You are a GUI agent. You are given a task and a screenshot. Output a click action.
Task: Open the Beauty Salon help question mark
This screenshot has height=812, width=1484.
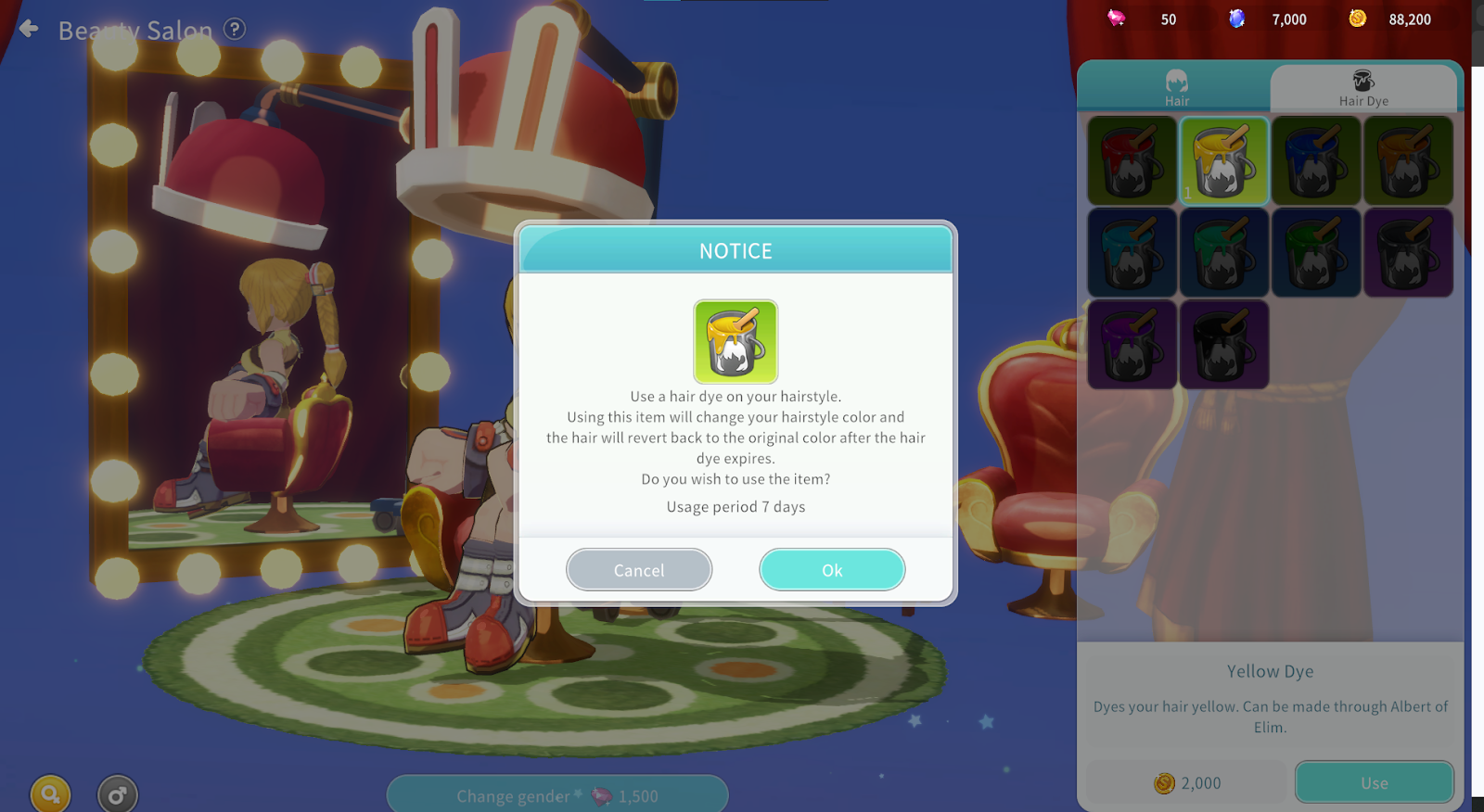[236, 29]
